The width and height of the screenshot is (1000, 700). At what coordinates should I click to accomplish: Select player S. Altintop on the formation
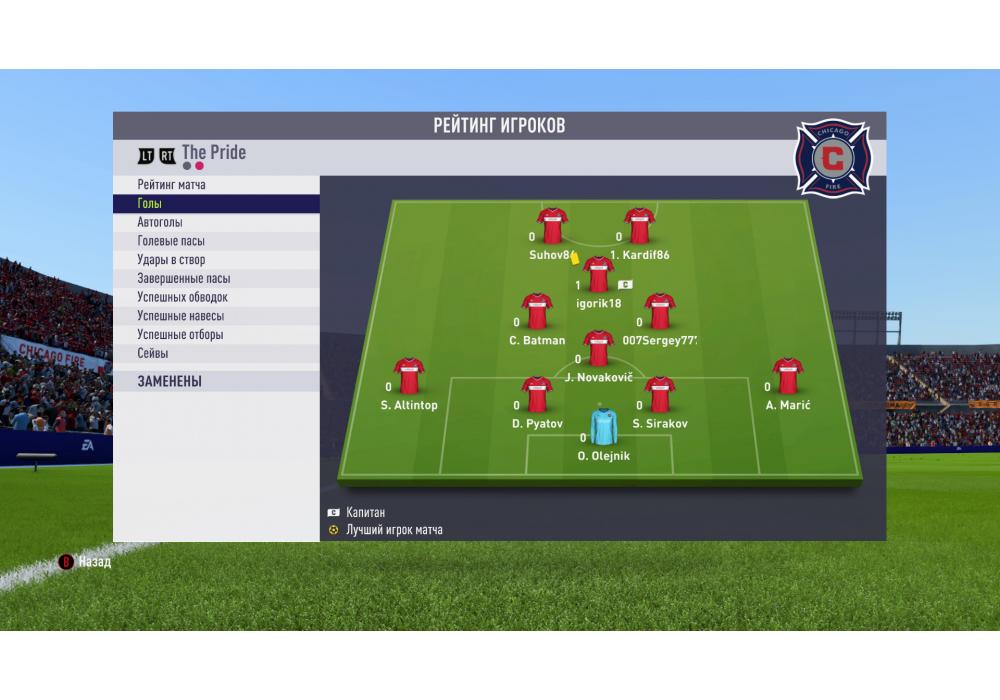(409, 376)
